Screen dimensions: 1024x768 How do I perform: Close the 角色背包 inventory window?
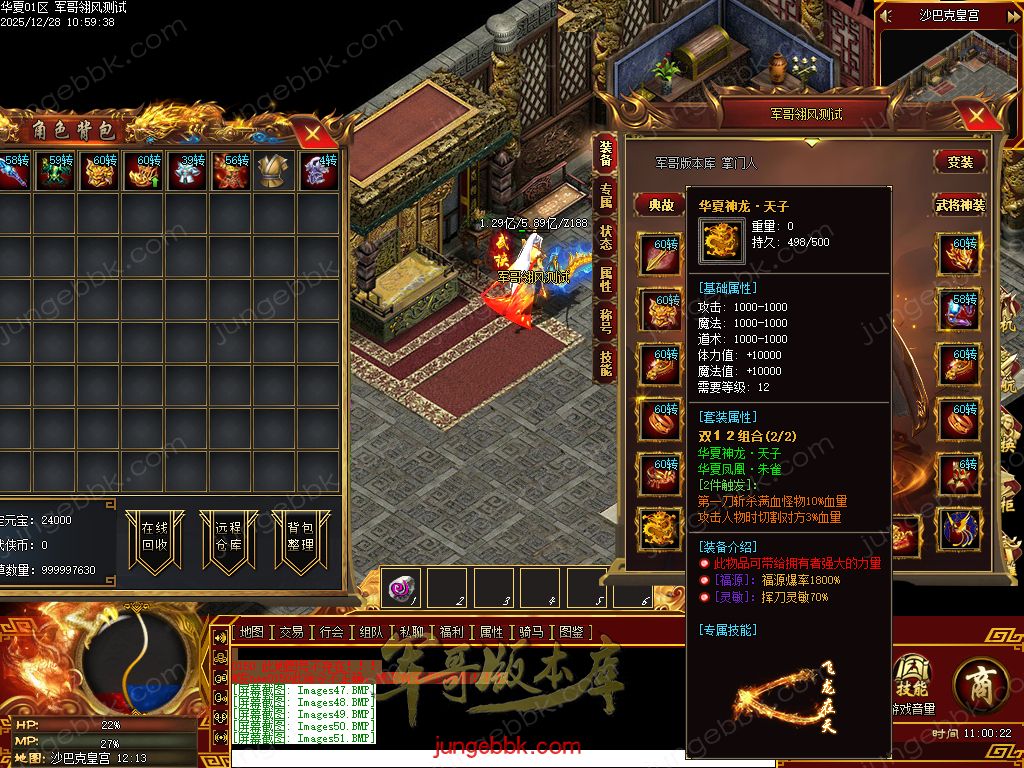(313, 132)
